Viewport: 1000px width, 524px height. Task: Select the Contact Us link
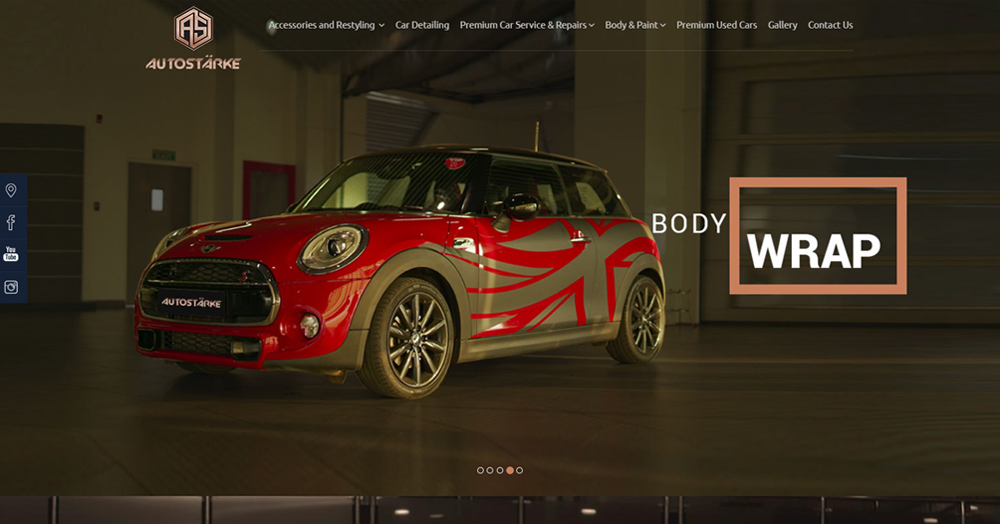pyautogui.click(x=830, y=25)
